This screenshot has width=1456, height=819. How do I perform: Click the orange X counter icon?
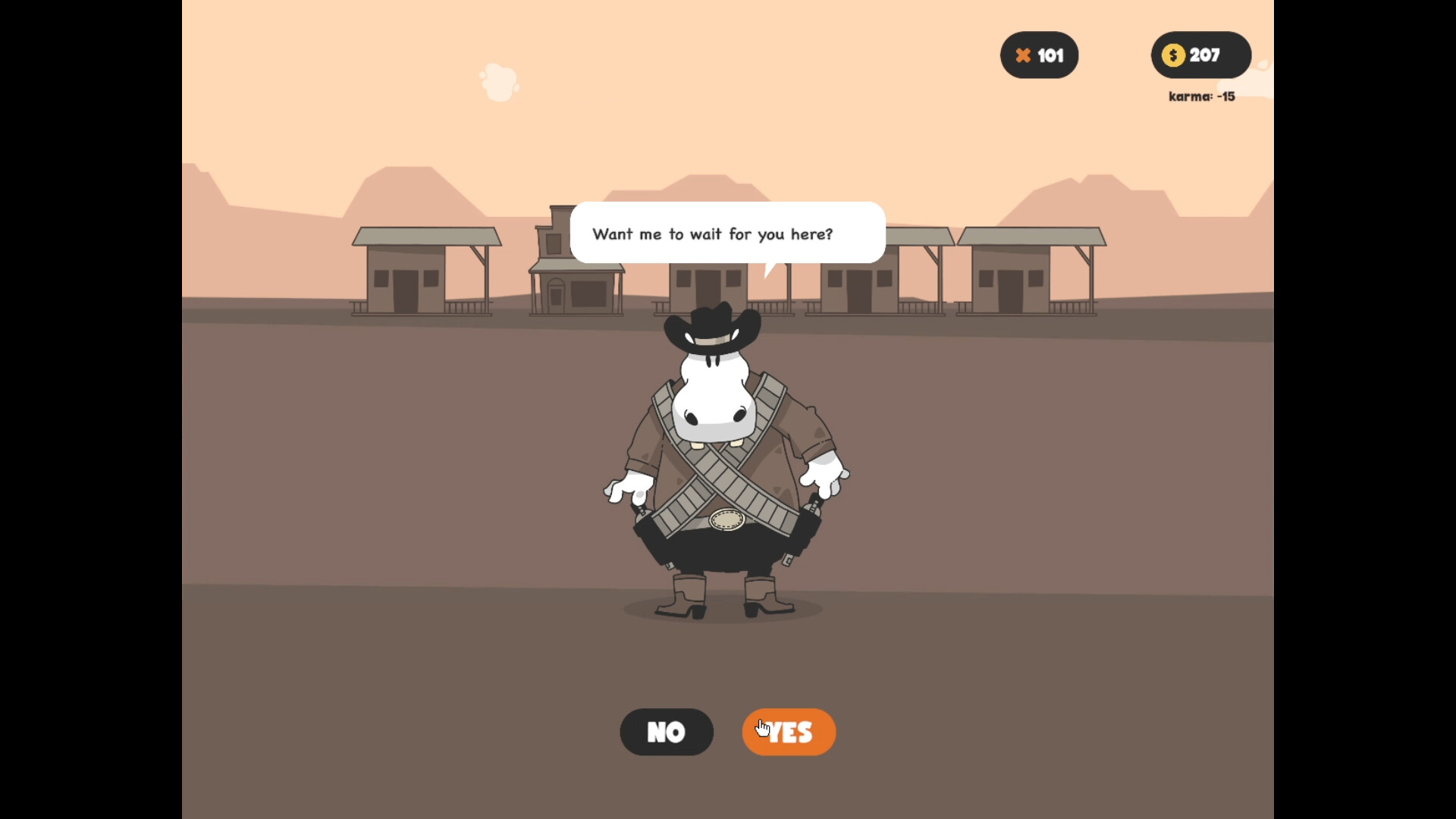point(1023,55)
